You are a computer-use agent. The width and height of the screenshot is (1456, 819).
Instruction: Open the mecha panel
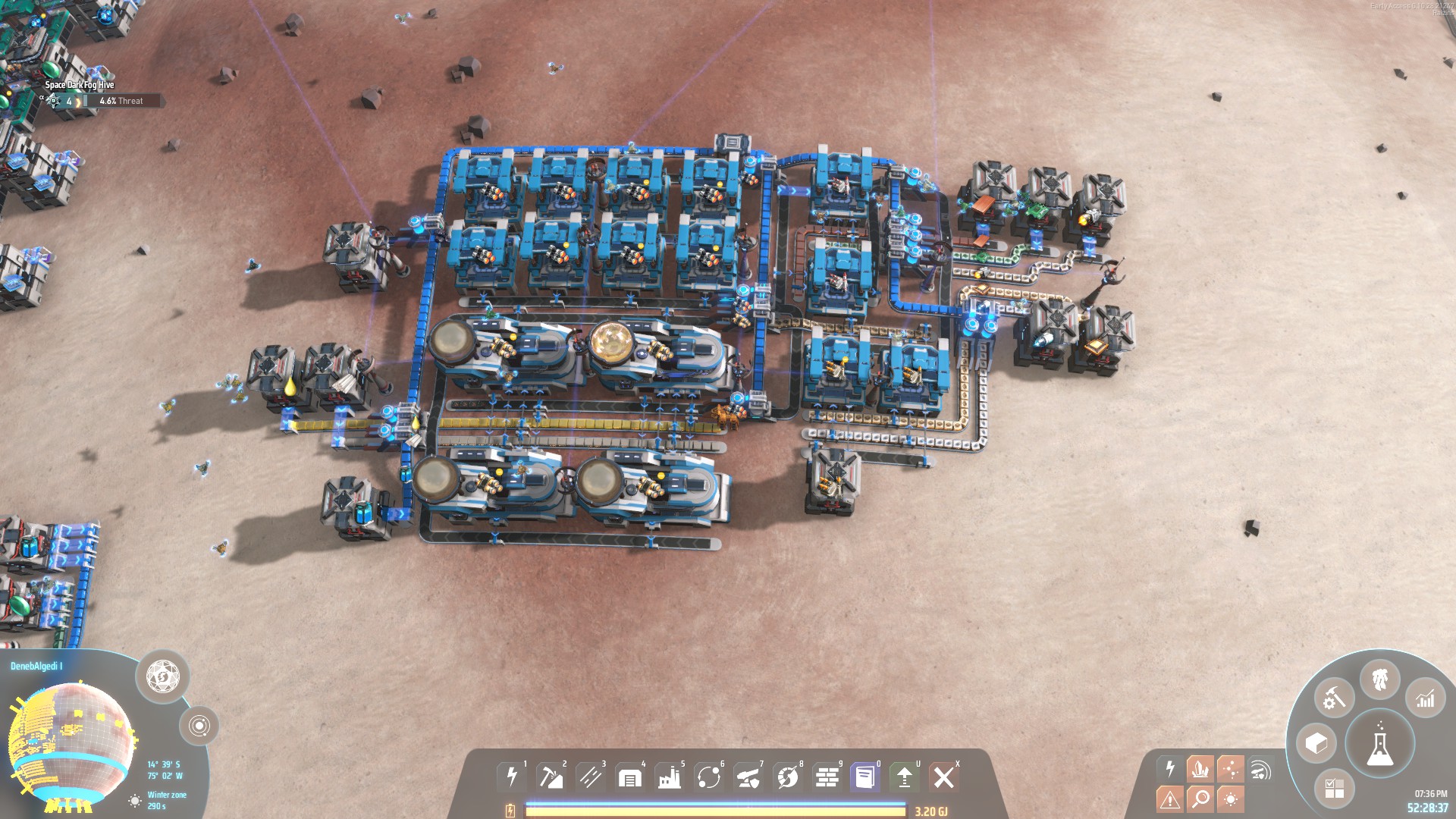click(1379, 679)
